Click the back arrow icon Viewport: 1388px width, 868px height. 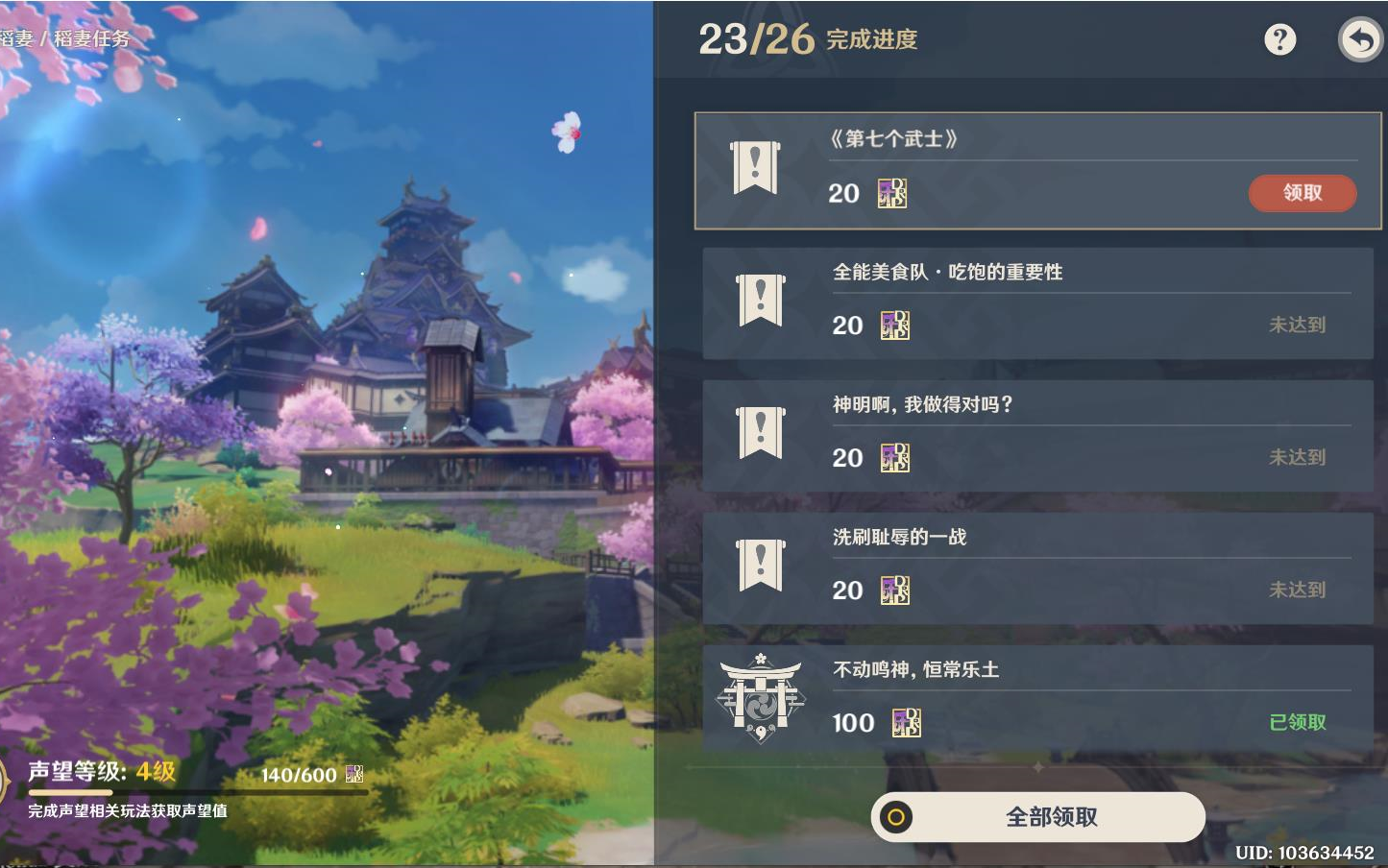pyautogui.click(x=1361, y=40)
